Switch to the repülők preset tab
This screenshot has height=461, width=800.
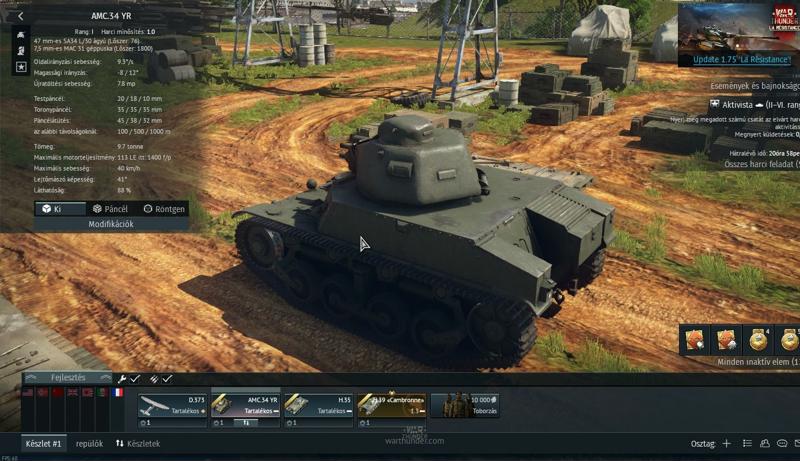pyautogui.click(x=89, y=443)
